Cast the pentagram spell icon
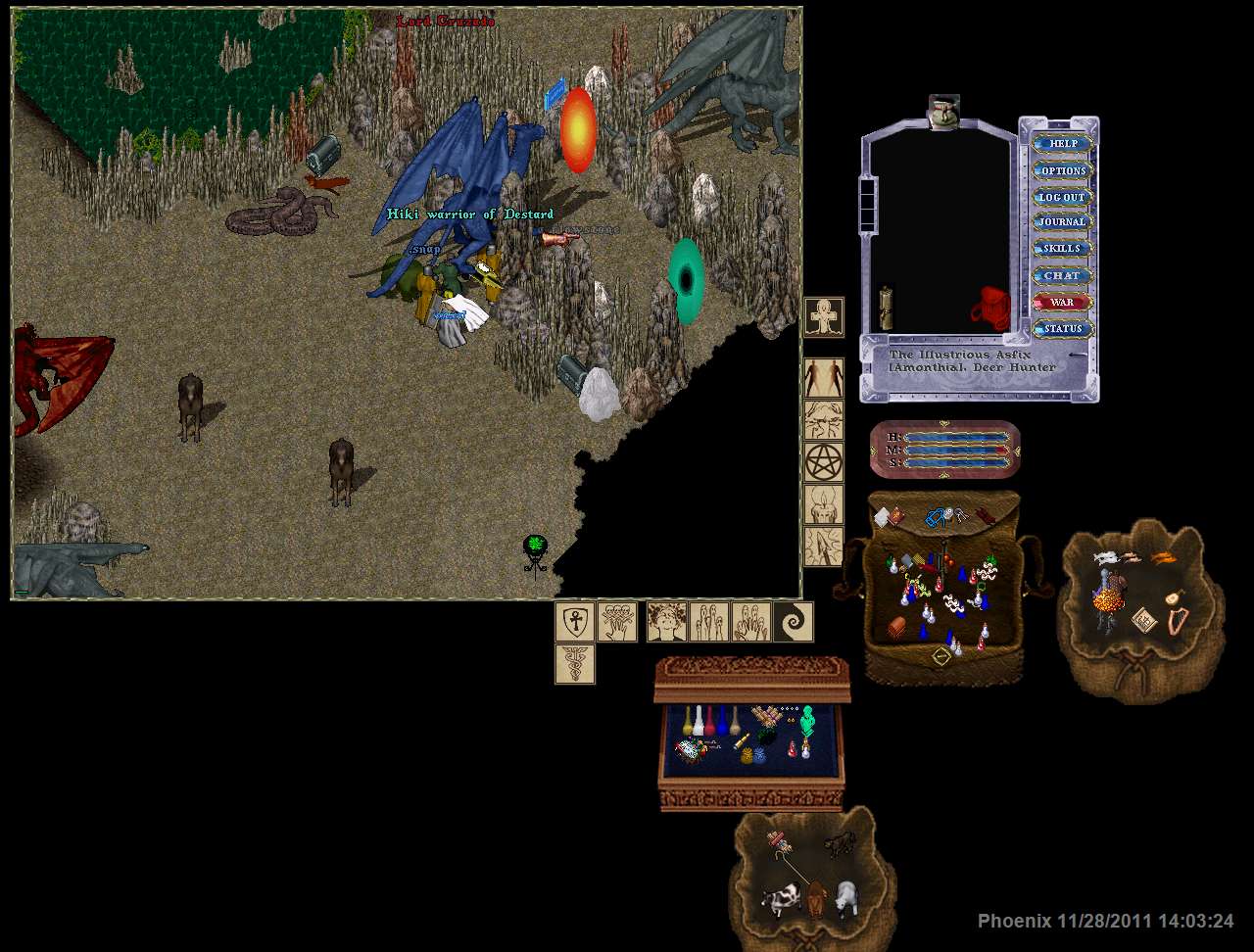This screenshot has height=952, width=1254. click(x=824, y=462)
